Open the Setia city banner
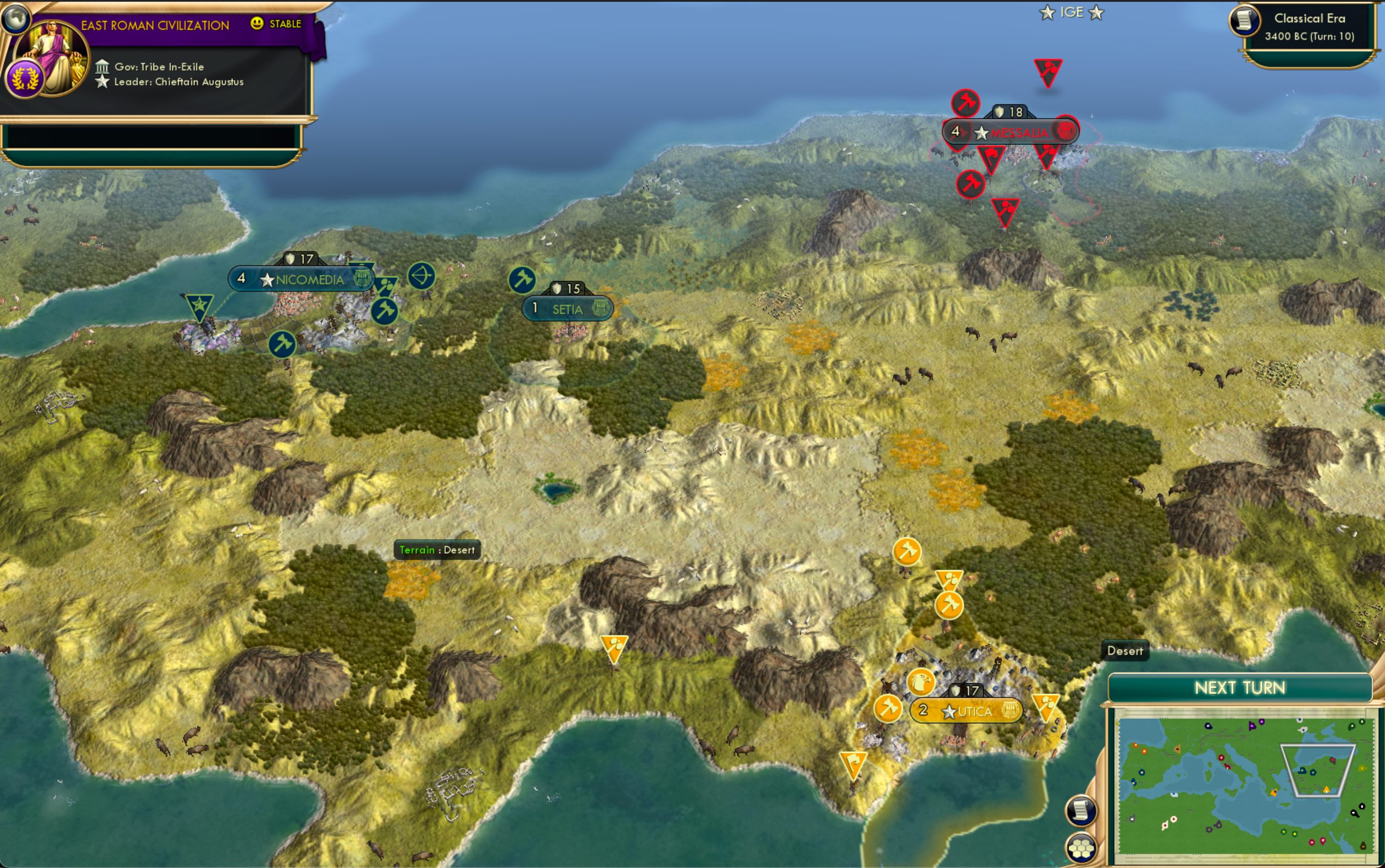This screenshot has width=1385, height=868. (x=567, y=309)
